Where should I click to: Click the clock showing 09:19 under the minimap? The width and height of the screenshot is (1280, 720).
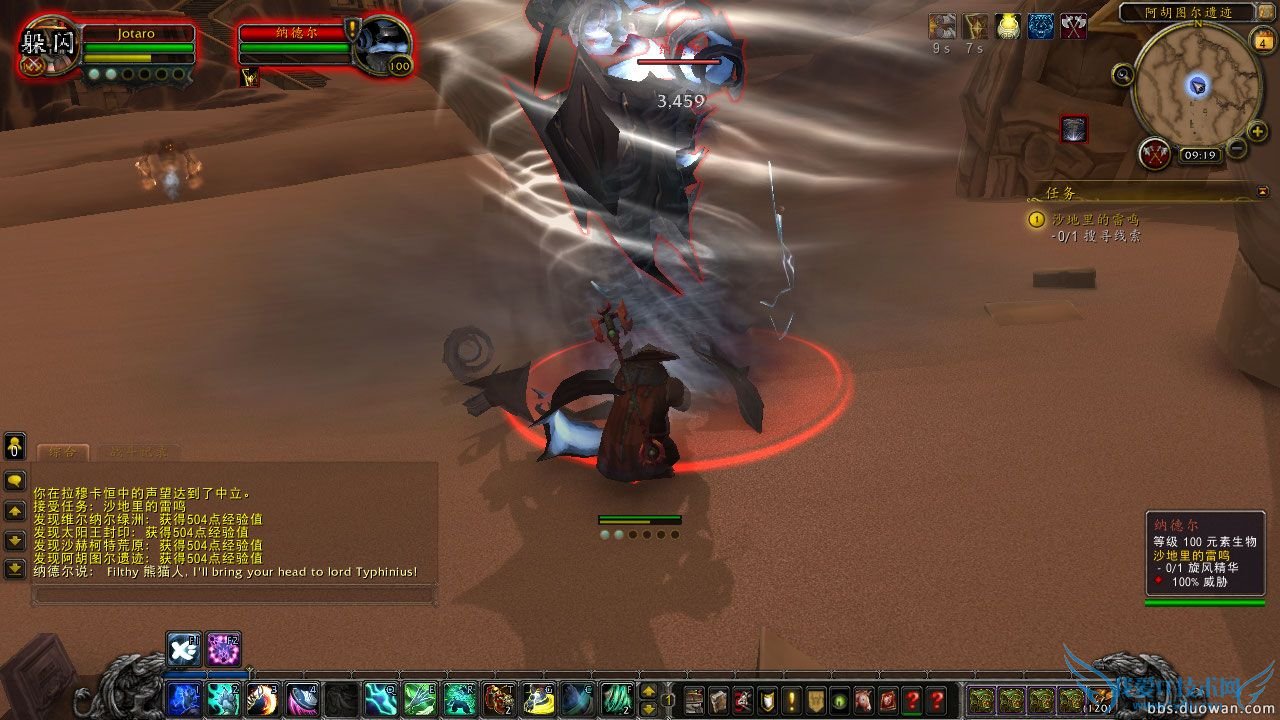1202,153
